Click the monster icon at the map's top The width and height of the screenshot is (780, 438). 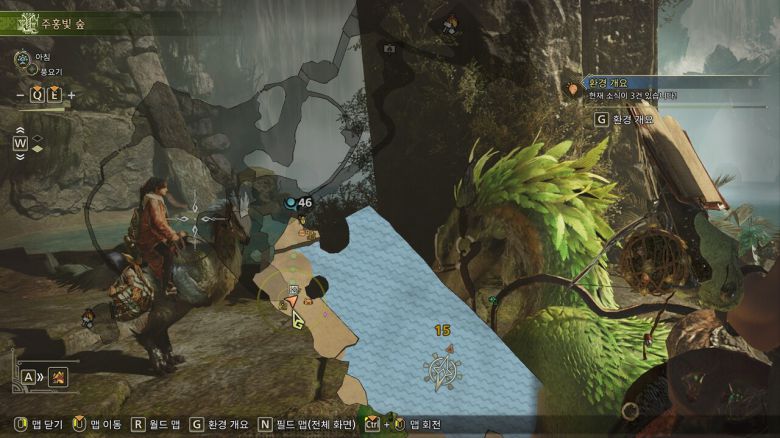tap(451, 22)
